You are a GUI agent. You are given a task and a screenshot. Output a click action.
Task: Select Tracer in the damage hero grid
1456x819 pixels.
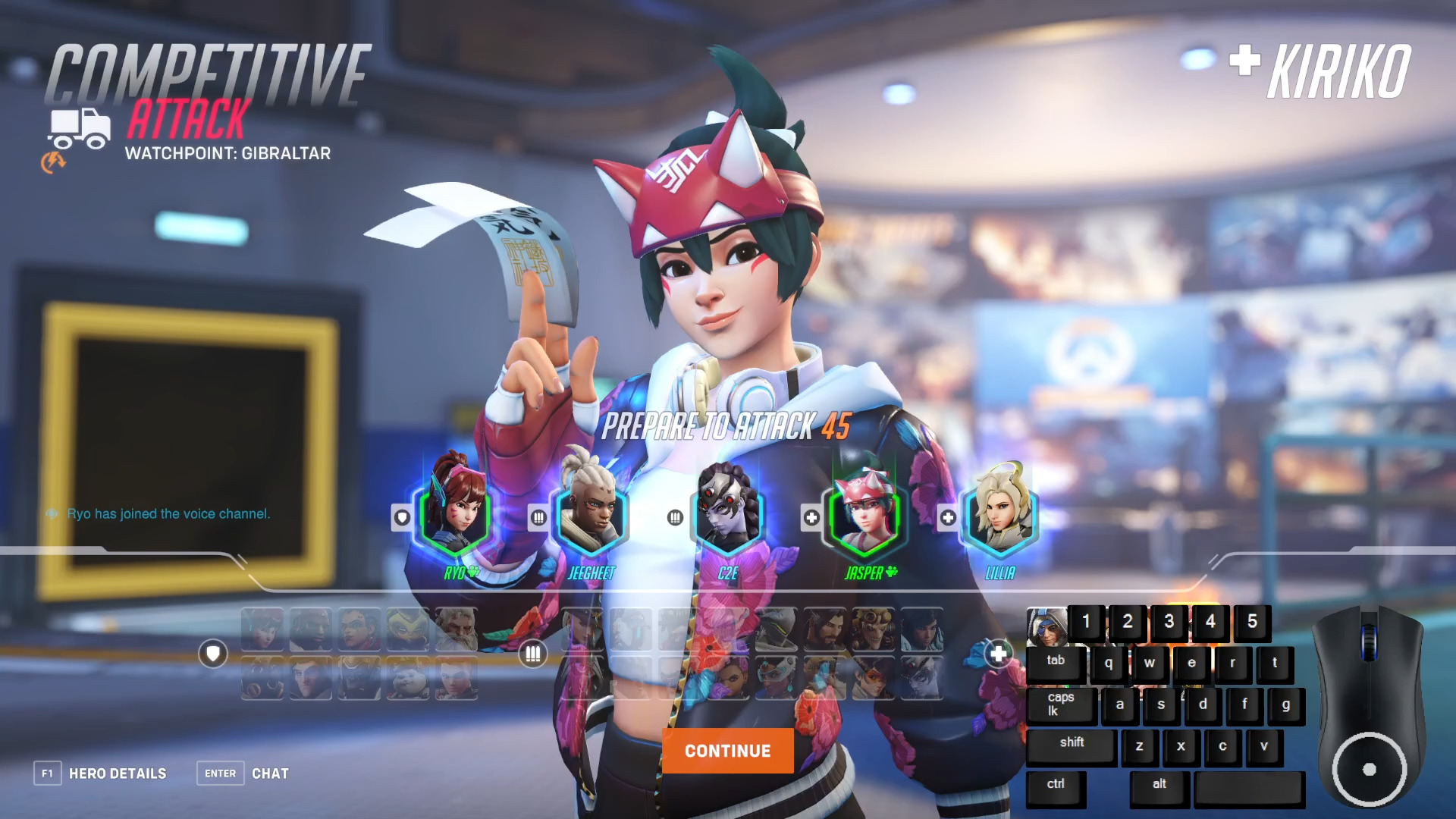coord(871,679)
